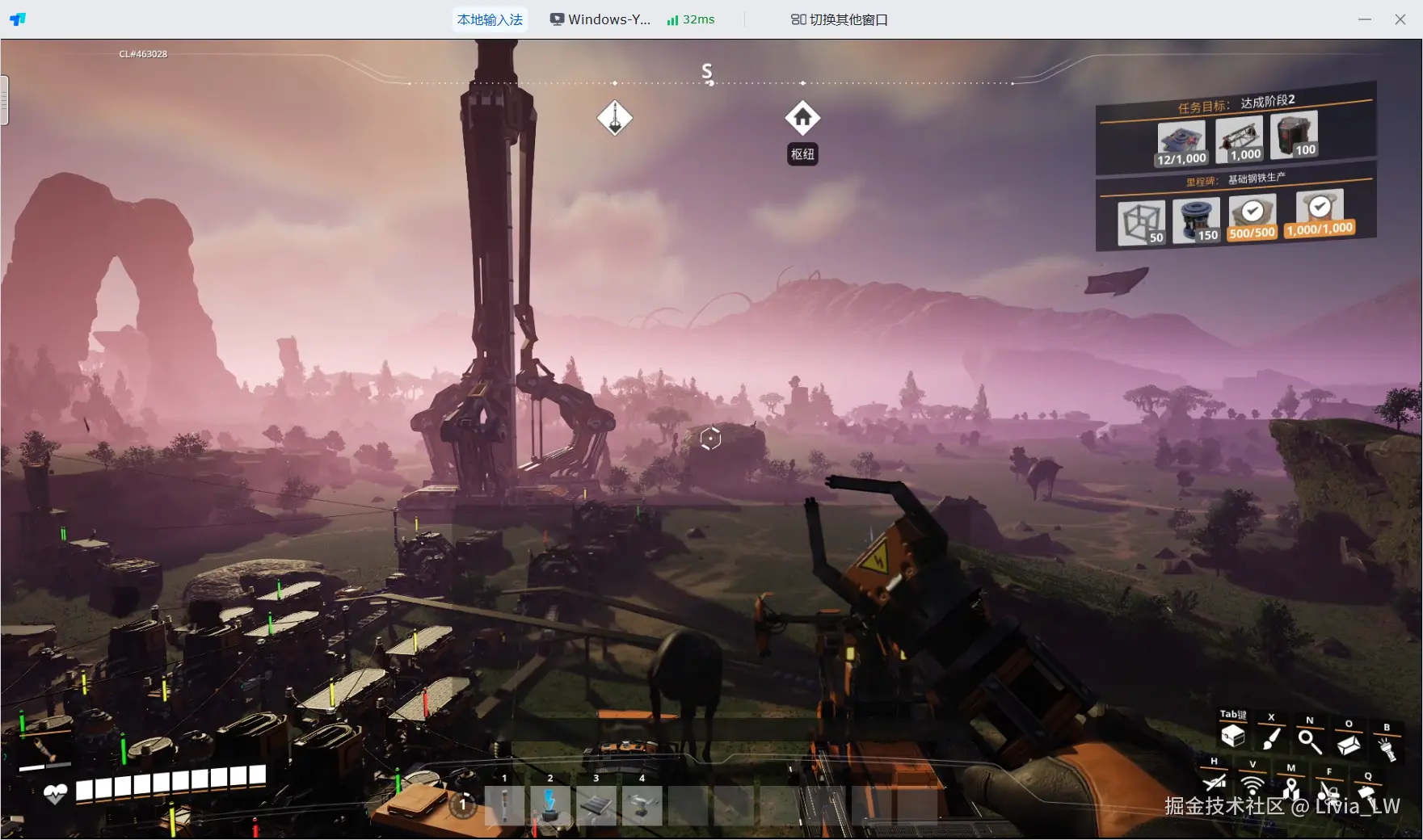Close the remote desktop window
Screen dimensions: 1423x840
1400,19
